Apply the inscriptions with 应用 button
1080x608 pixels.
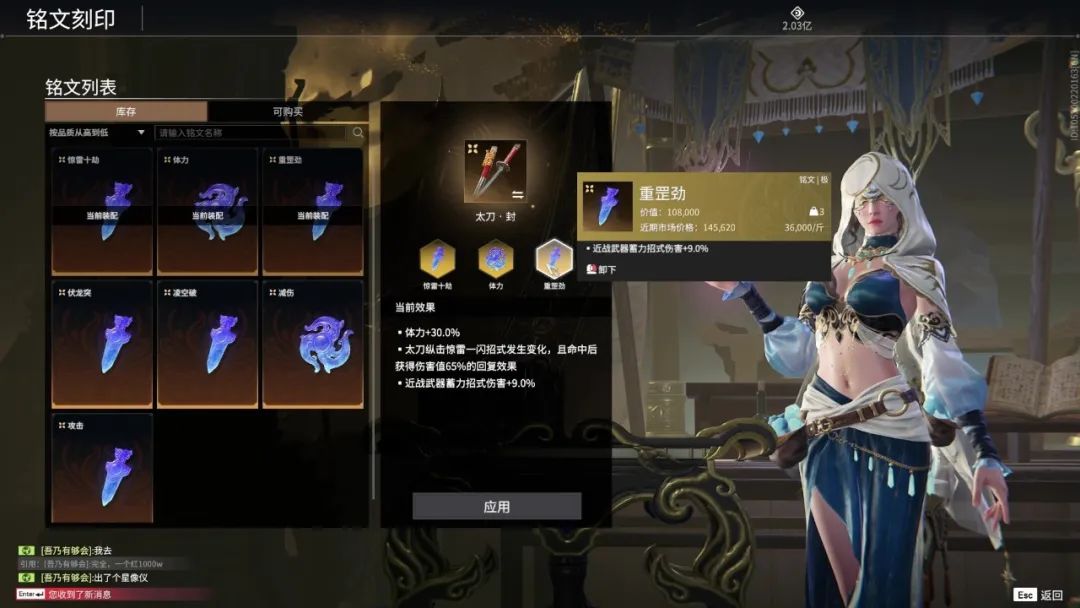[x=496, y=506]
